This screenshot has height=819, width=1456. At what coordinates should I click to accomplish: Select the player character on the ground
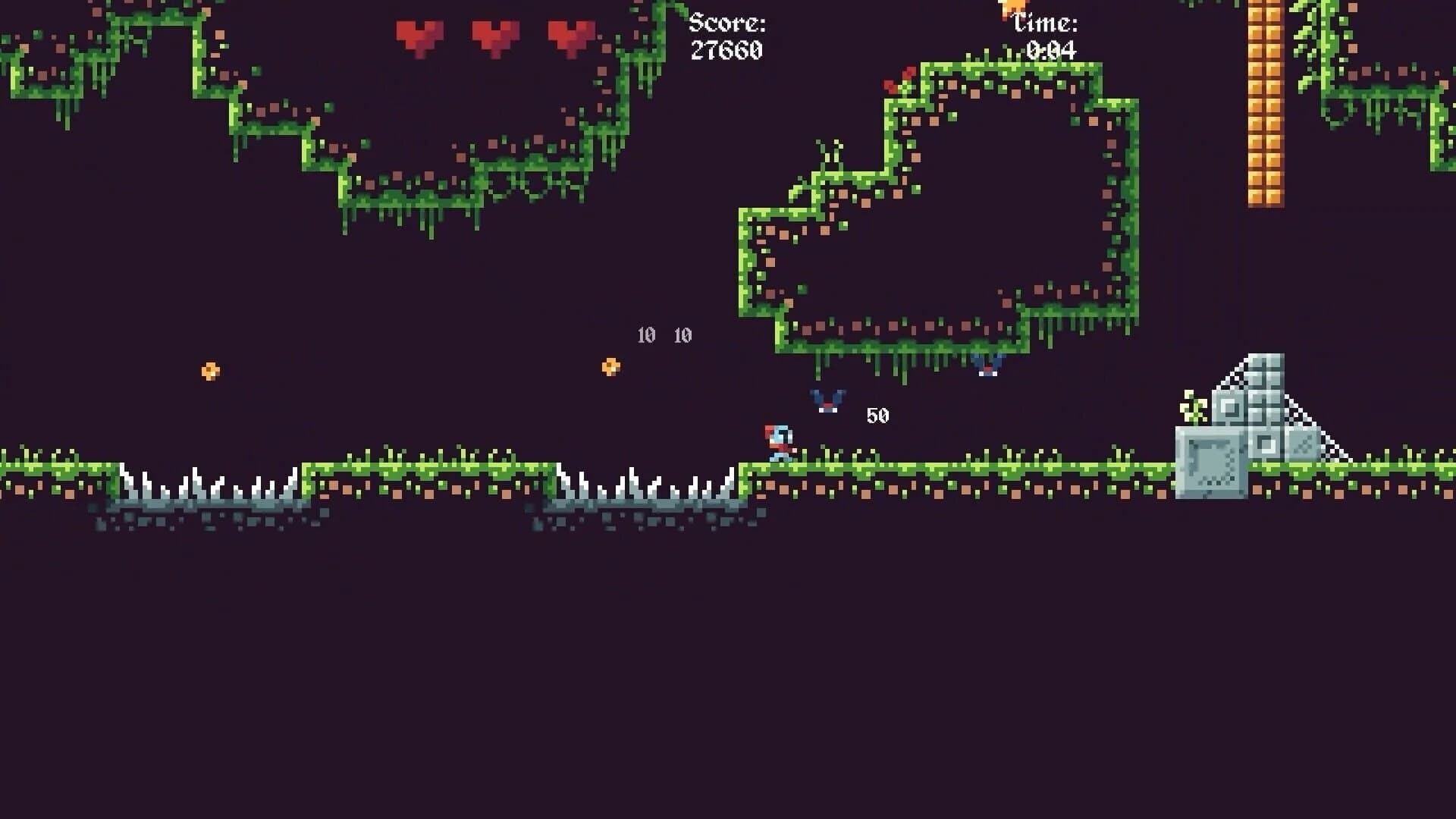click(x=777, y=444)
